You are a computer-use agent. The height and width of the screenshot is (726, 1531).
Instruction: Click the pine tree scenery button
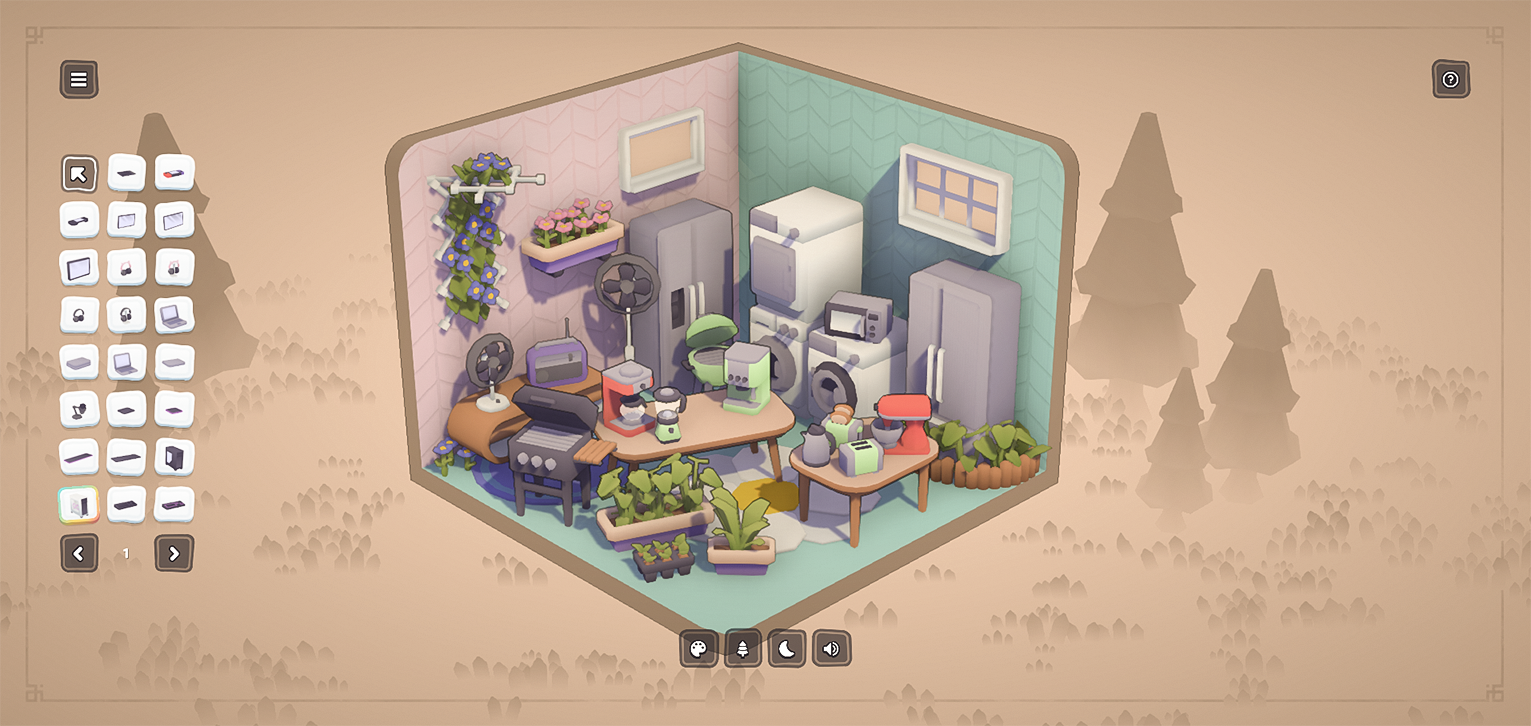coord(743,649)
